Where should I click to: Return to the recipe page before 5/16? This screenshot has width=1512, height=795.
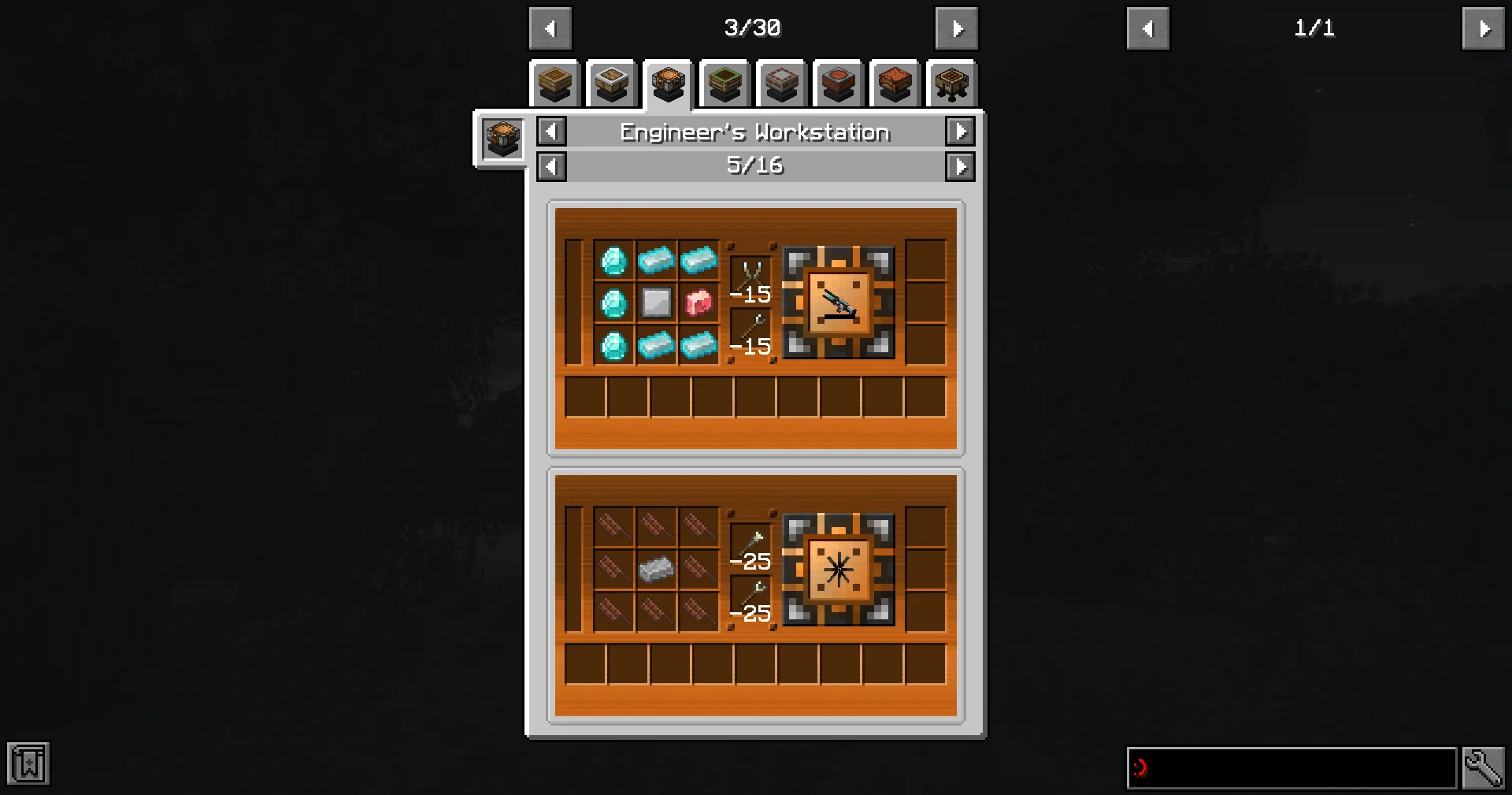551,166
